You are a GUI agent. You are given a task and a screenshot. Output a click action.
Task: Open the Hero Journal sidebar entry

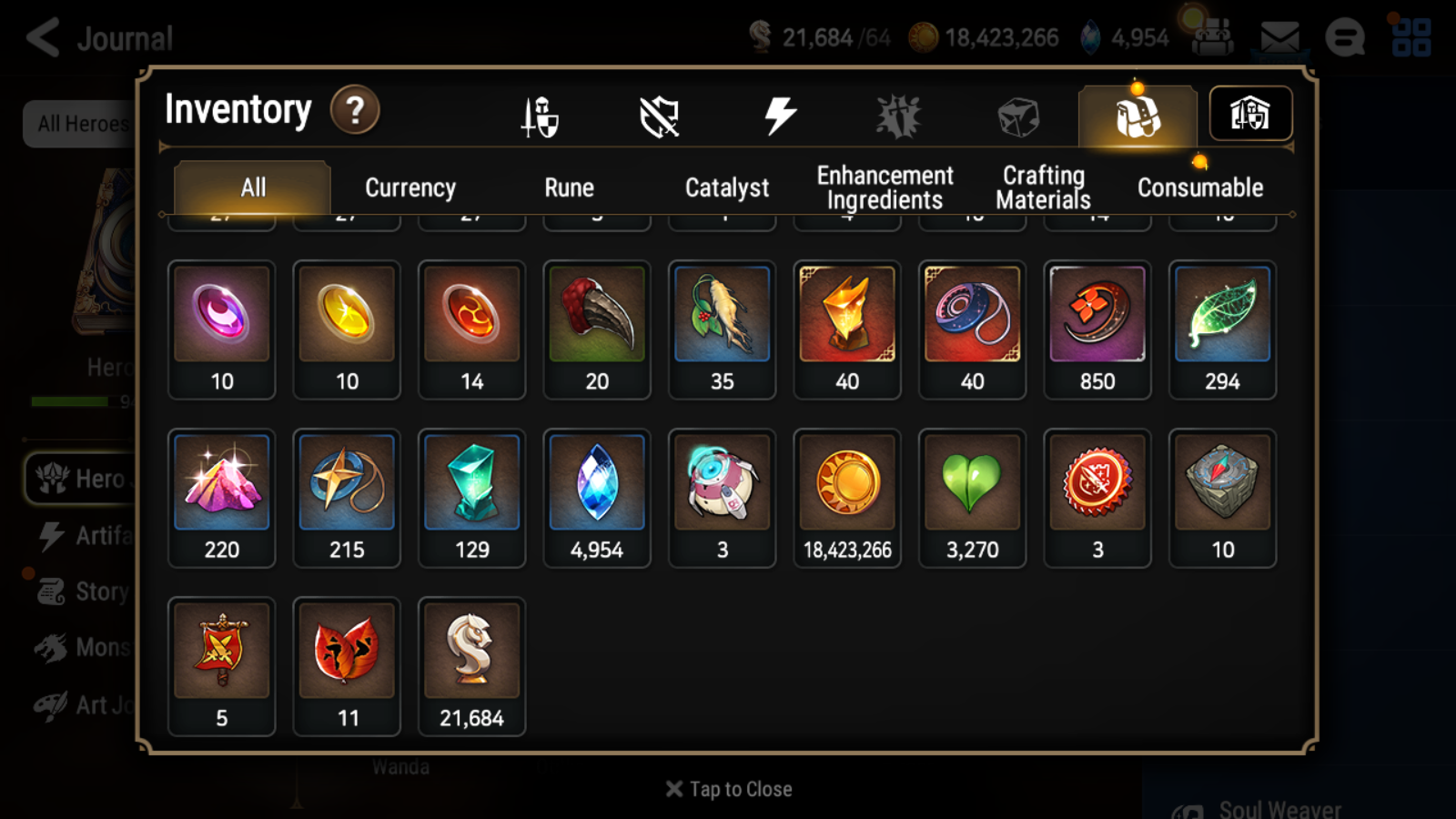[x=82, y=480]
